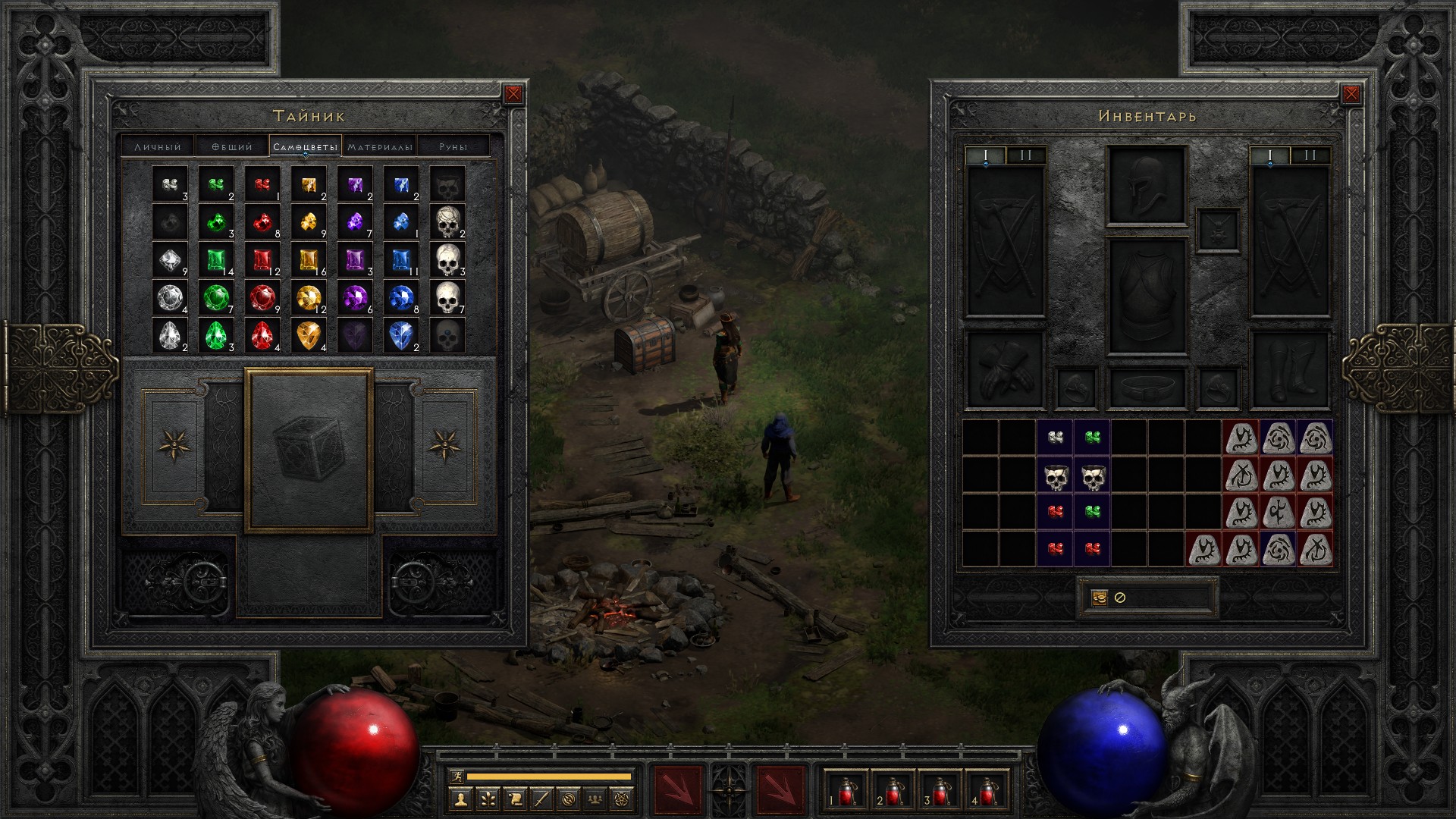Select the chipped white diamond stack of 3
The width and height of the screenshot is (1456, 819).
pos(170,186)
